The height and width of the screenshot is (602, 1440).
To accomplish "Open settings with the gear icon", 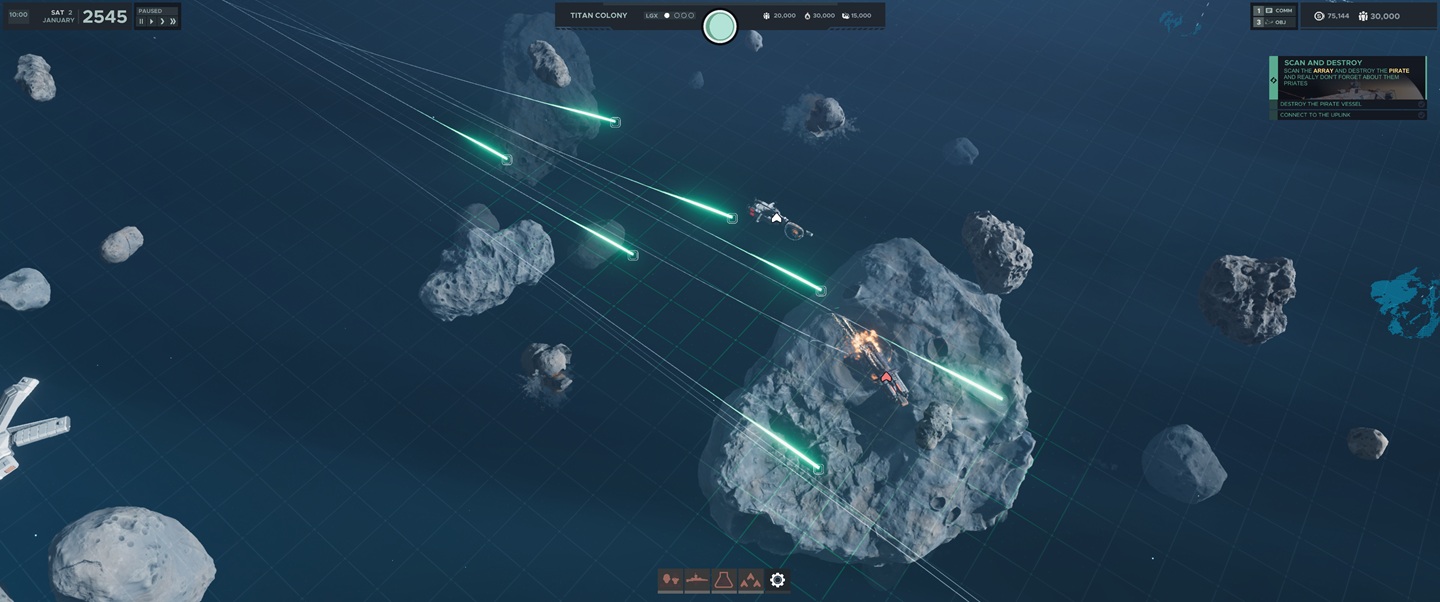I will pyautogui.click(x=777, y=580).
